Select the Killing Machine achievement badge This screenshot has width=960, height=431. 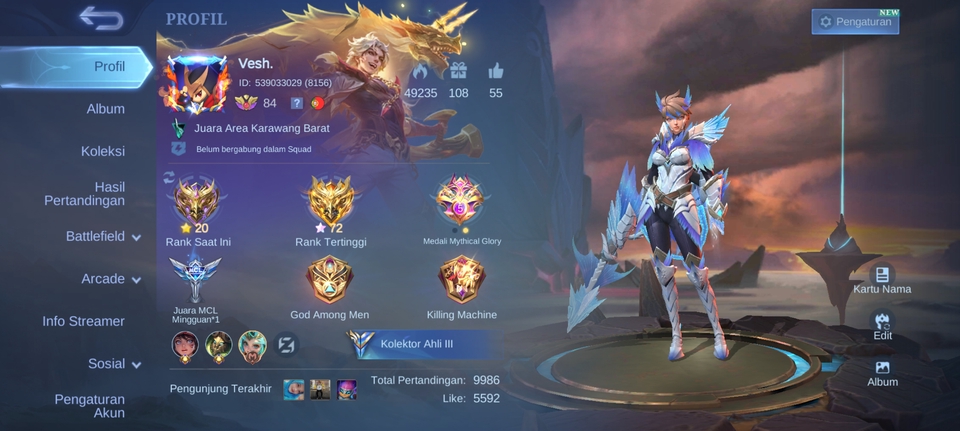[462, 280]
